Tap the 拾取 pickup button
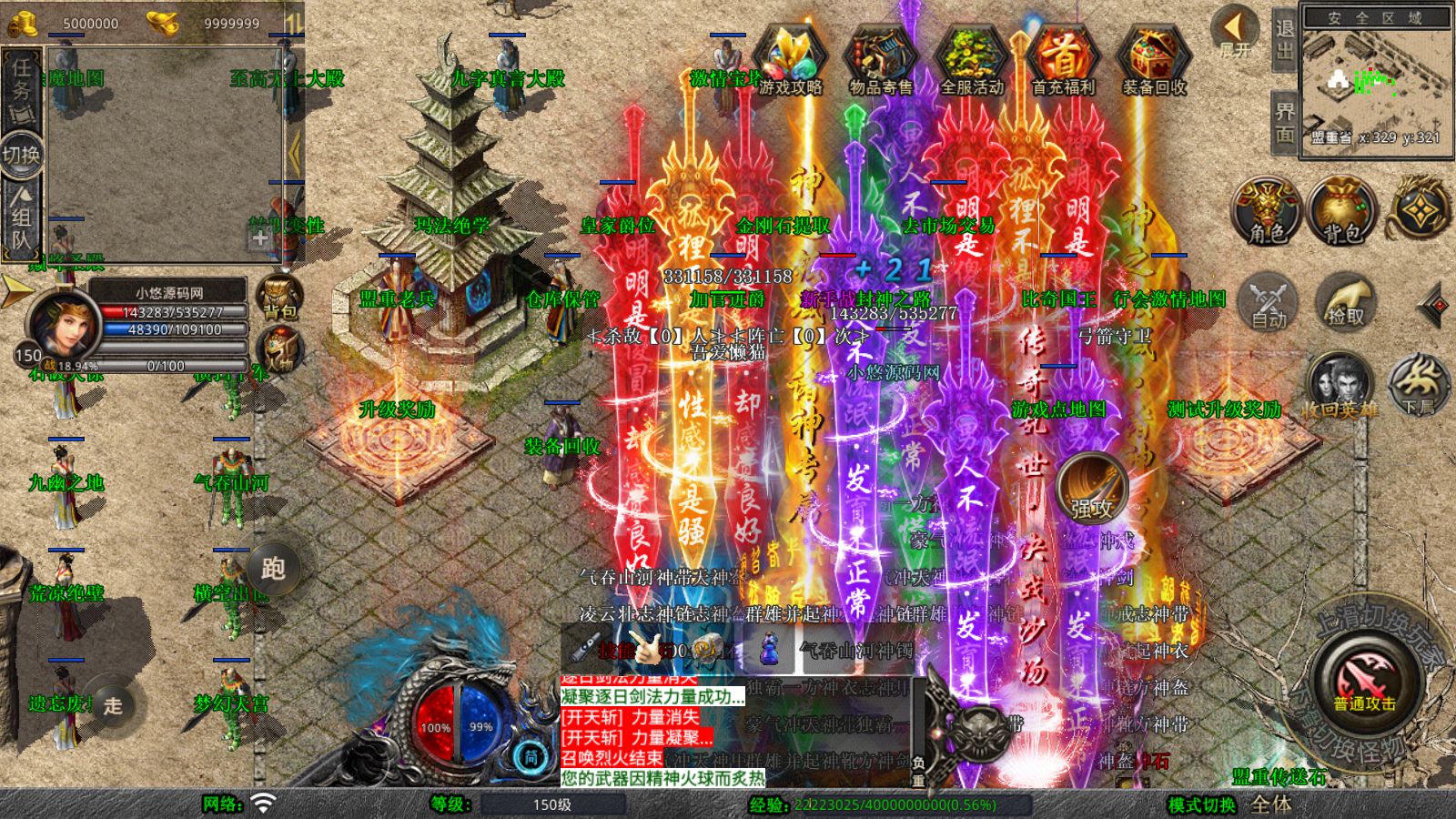This screenshot has width=1456, height=819. tap(1344, 301)
